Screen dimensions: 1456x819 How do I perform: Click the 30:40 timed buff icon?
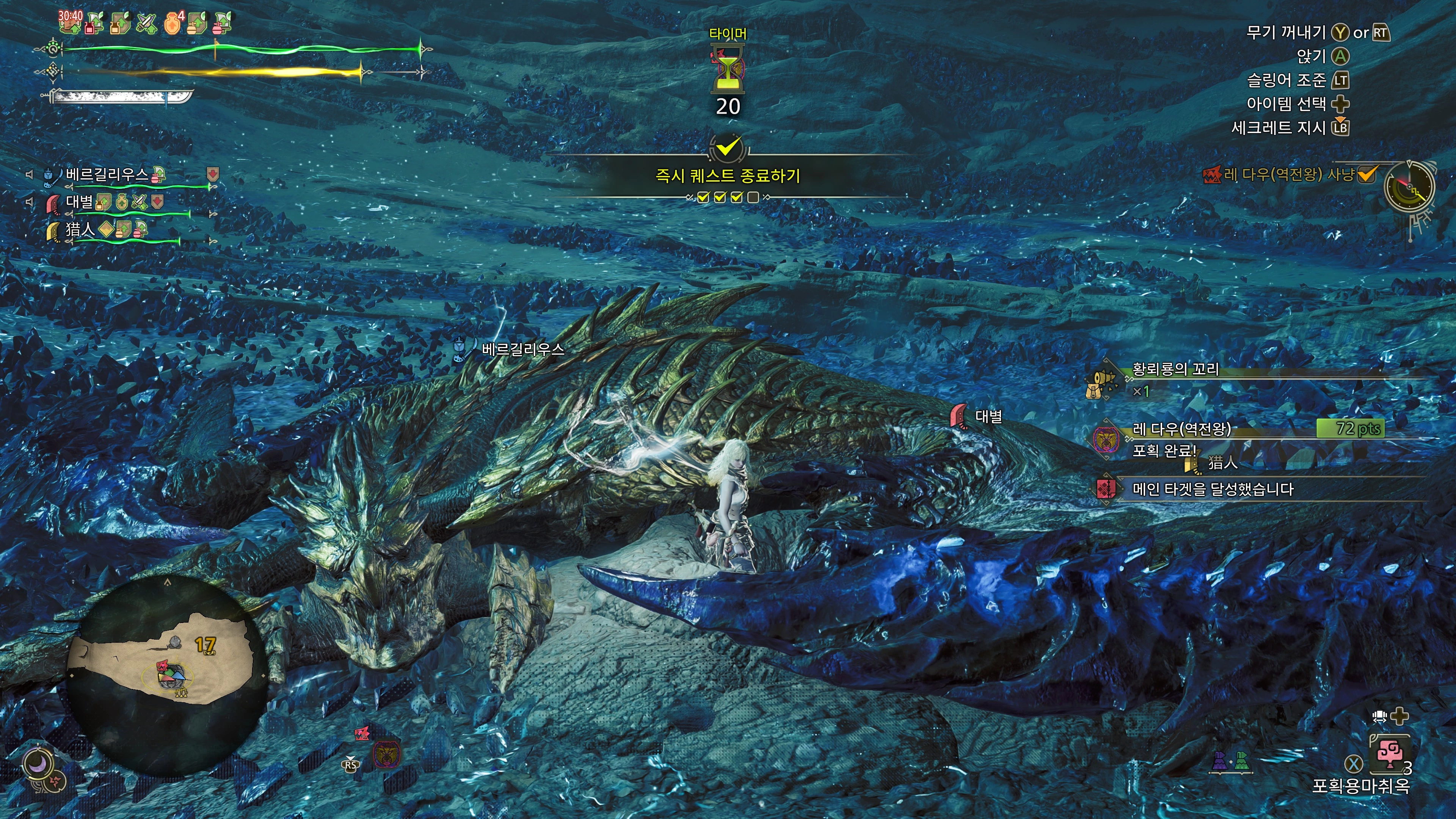pyautogui.click(x=70, y=22)
